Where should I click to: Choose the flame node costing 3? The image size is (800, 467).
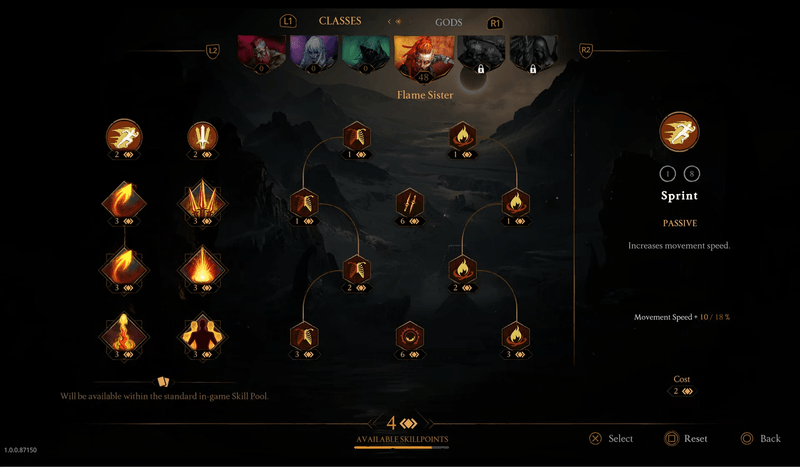(514, 334)
